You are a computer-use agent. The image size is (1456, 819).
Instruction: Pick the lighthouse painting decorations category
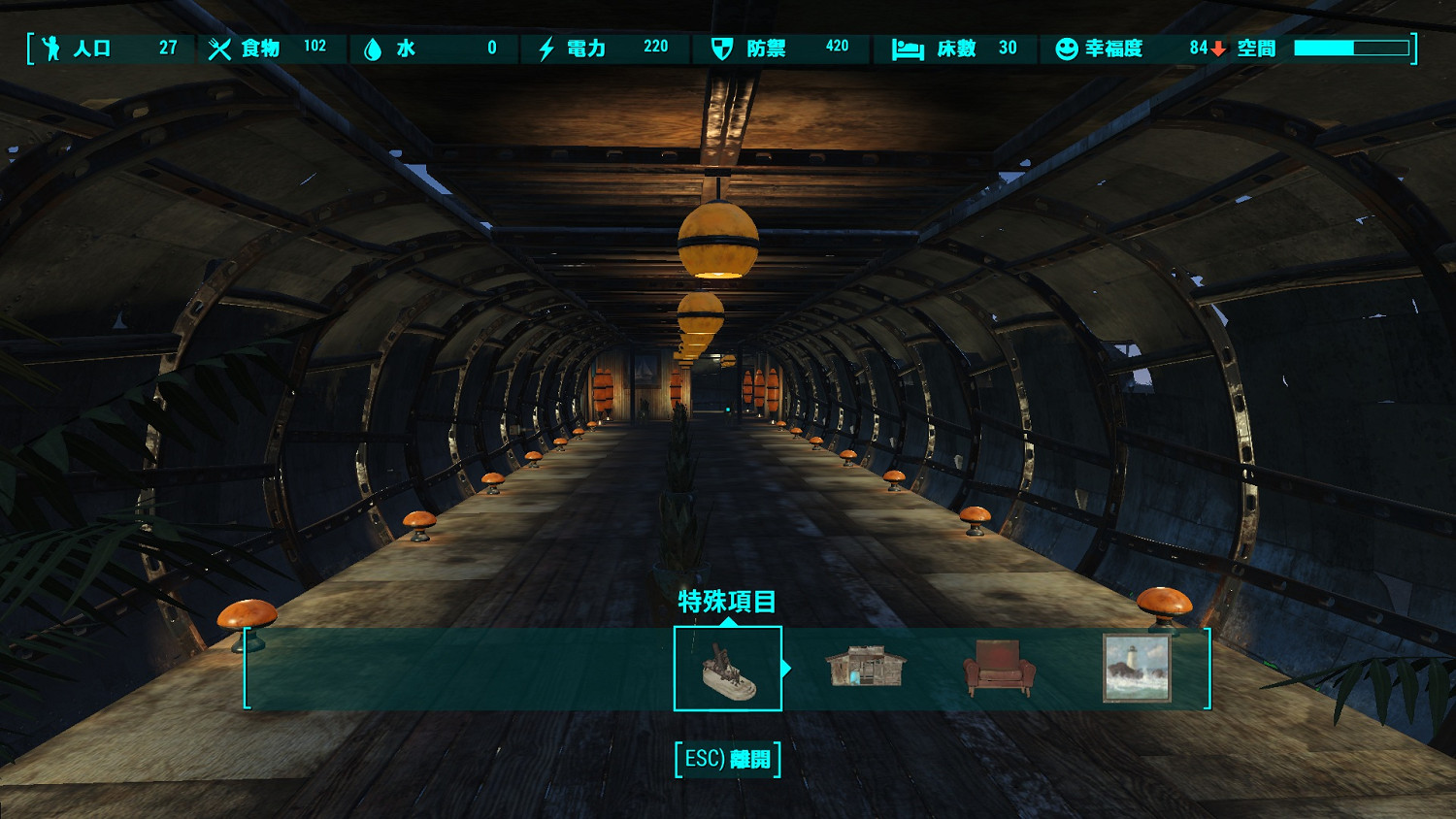tap(1137, 669)
